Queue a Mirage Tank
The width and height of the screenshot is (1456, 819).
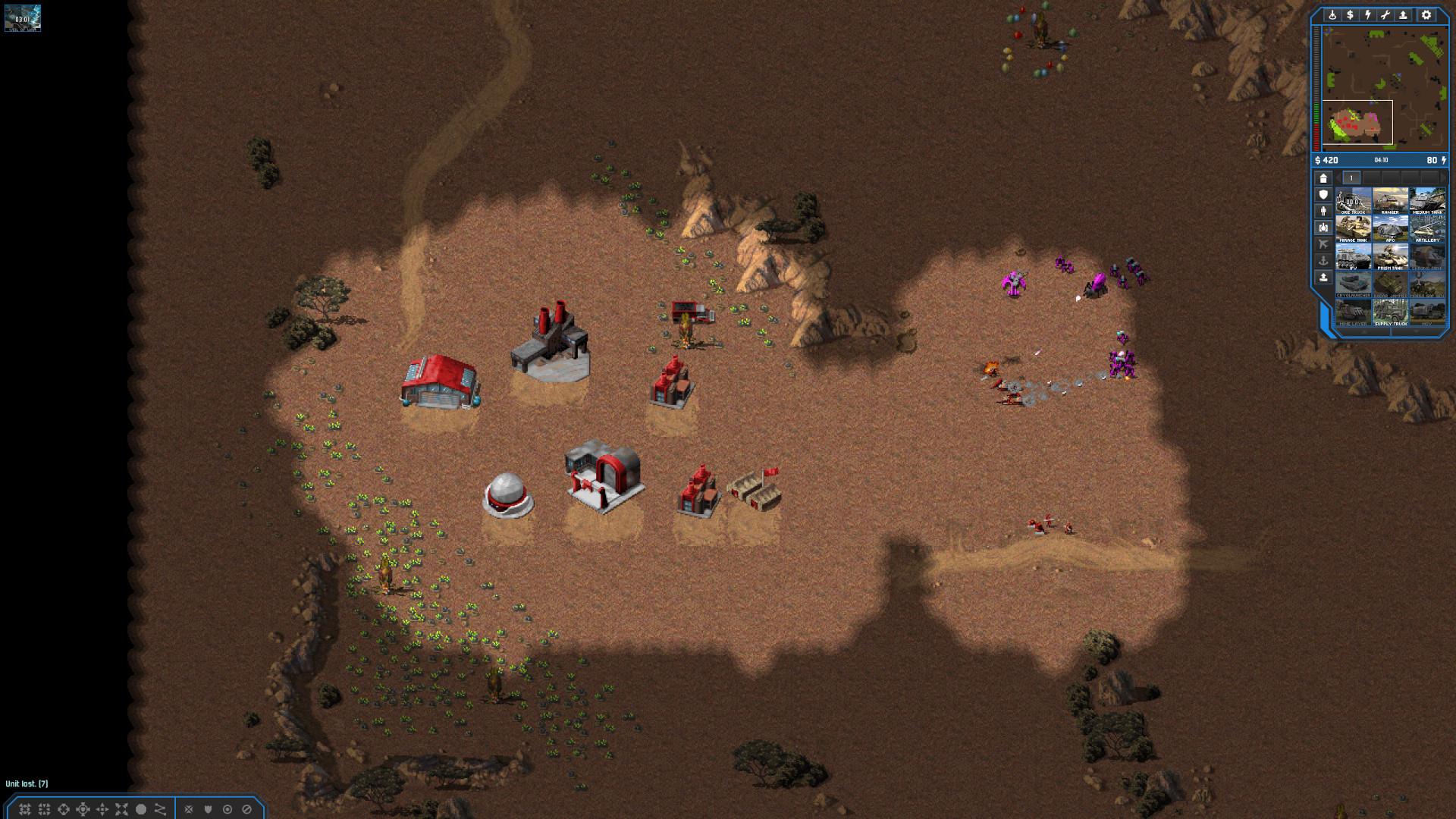pyautogui.click(x=1353, y=229)
